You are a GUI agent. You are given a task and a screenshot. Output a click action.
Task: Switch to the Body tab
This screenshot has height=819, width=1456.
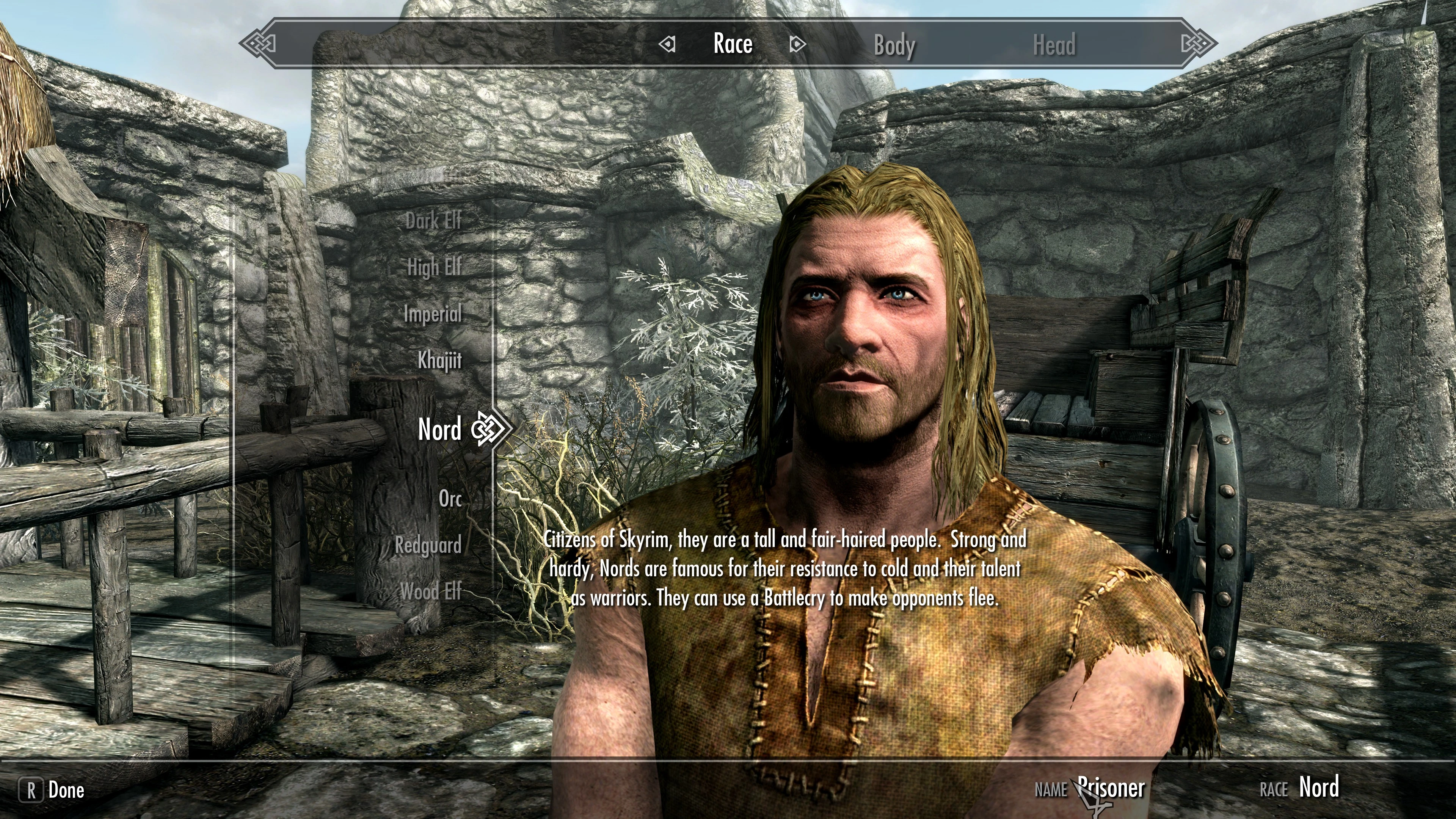[894, 45]
